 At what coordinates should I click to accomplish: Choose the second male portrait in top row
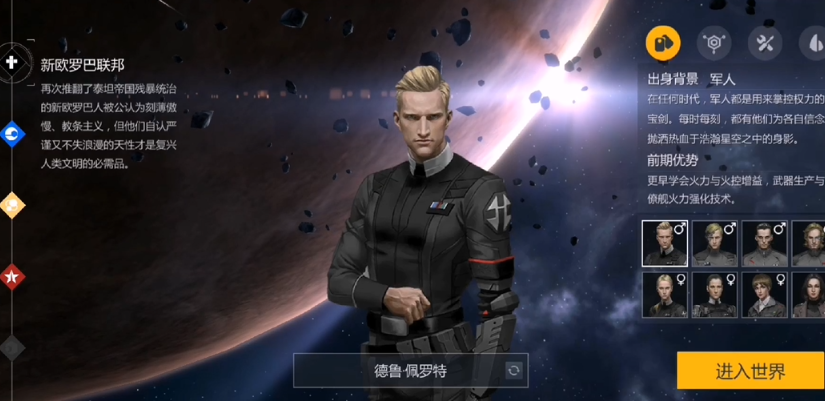(714, 243)
